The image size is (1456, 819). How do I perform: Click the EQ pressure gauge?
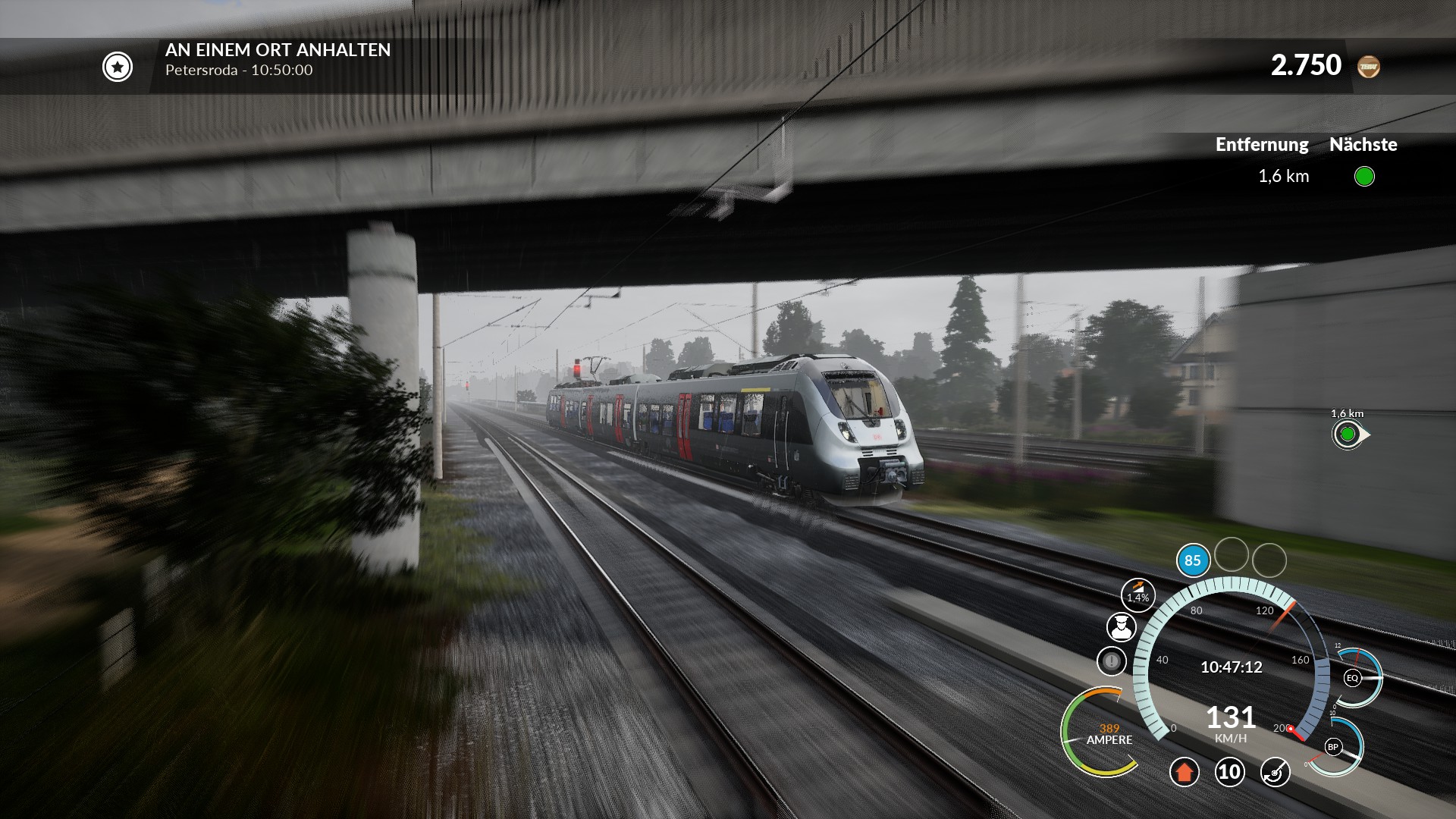[x=1352, y=678]
